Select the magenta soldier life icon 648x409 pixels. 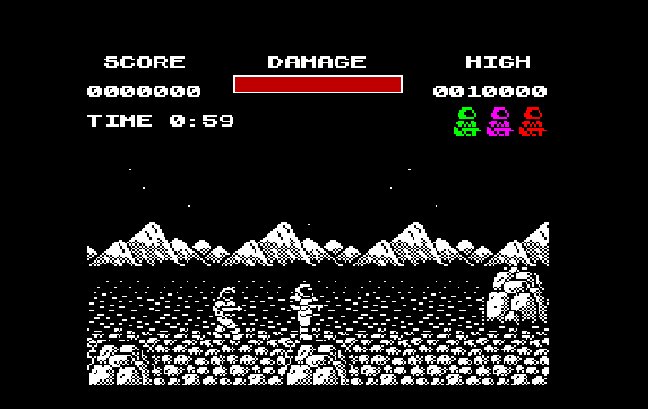[x=499, y=121]
